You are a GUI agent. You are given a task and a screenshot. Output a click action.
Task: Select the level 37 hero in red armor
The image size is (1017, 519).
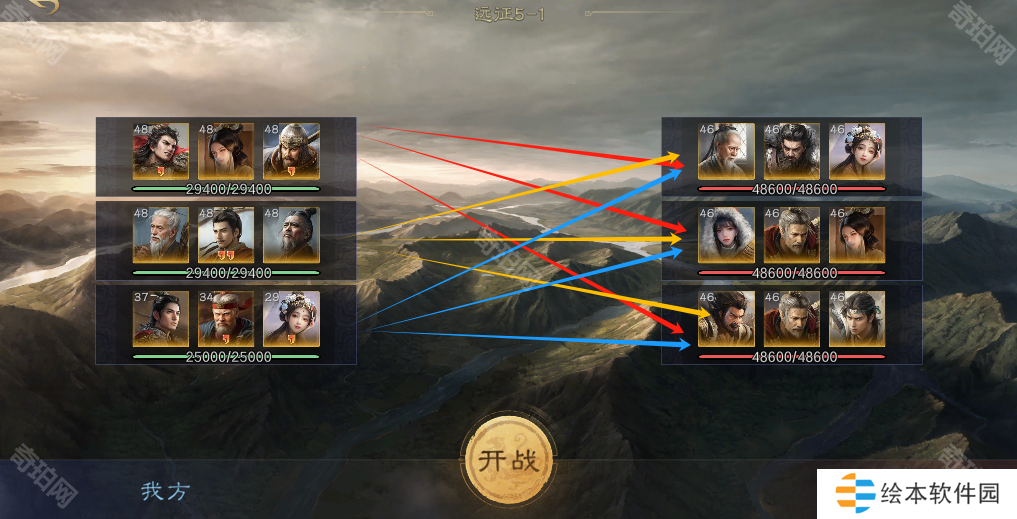click(x=161, y=318)
